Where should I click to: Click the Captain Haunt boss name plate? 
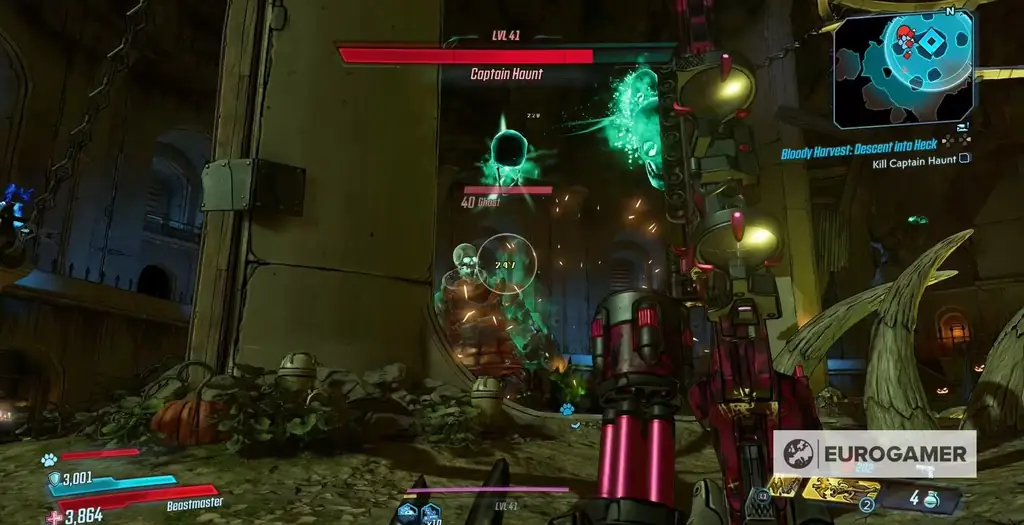click(506, 73)
